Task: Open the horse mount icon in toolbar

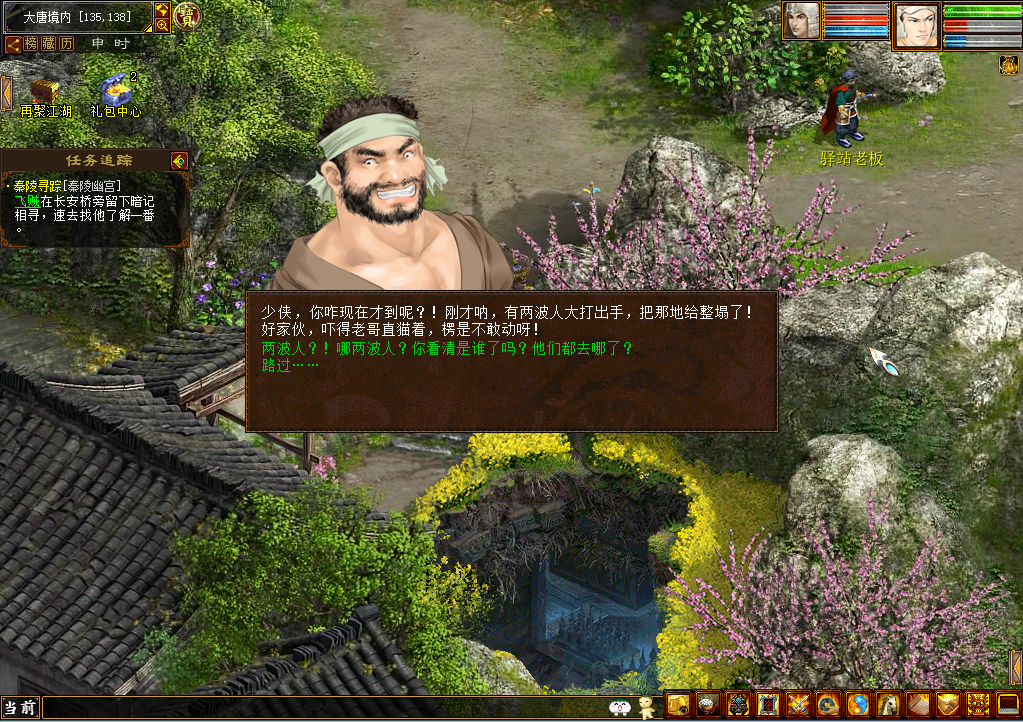Action: pyautogui.click(x=889, y=705)
